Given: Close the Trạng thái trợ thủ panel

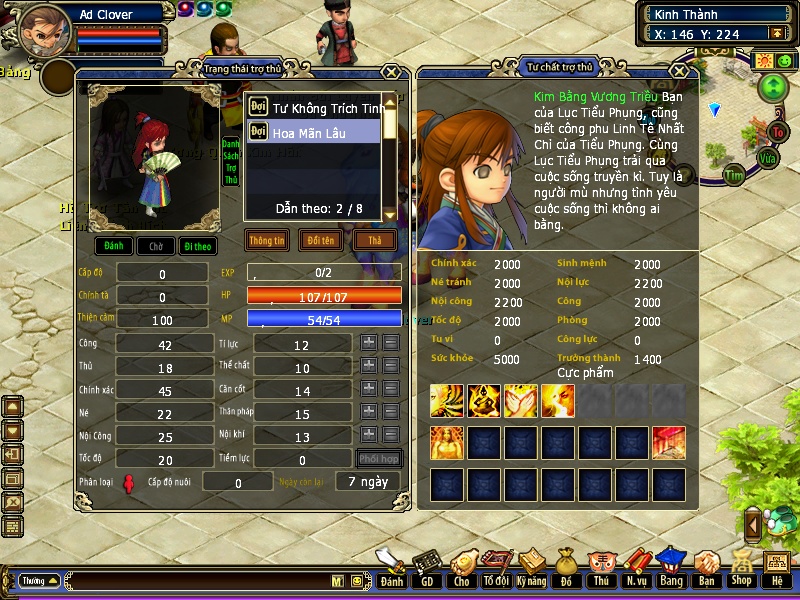Looking at the screenshot, I should coord(391,72).
